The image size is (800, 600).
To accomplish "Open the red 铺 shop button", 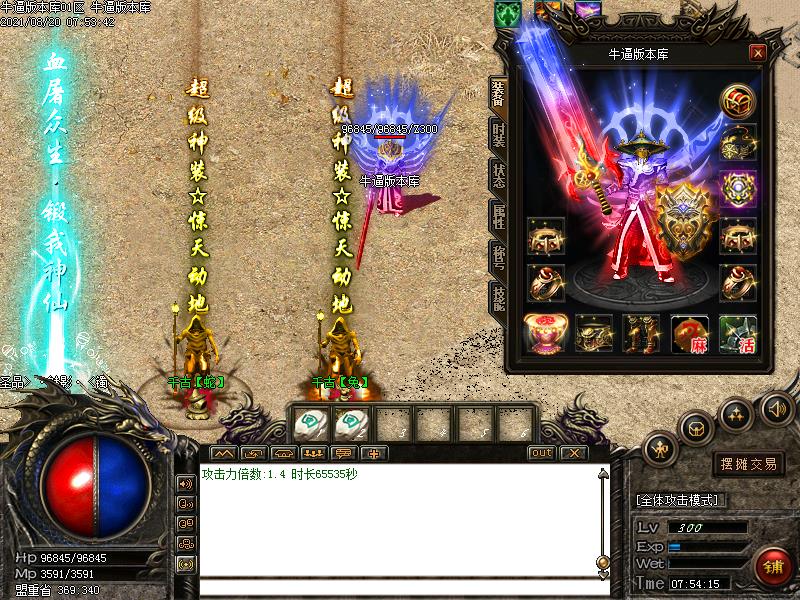I will pos(773,566).
